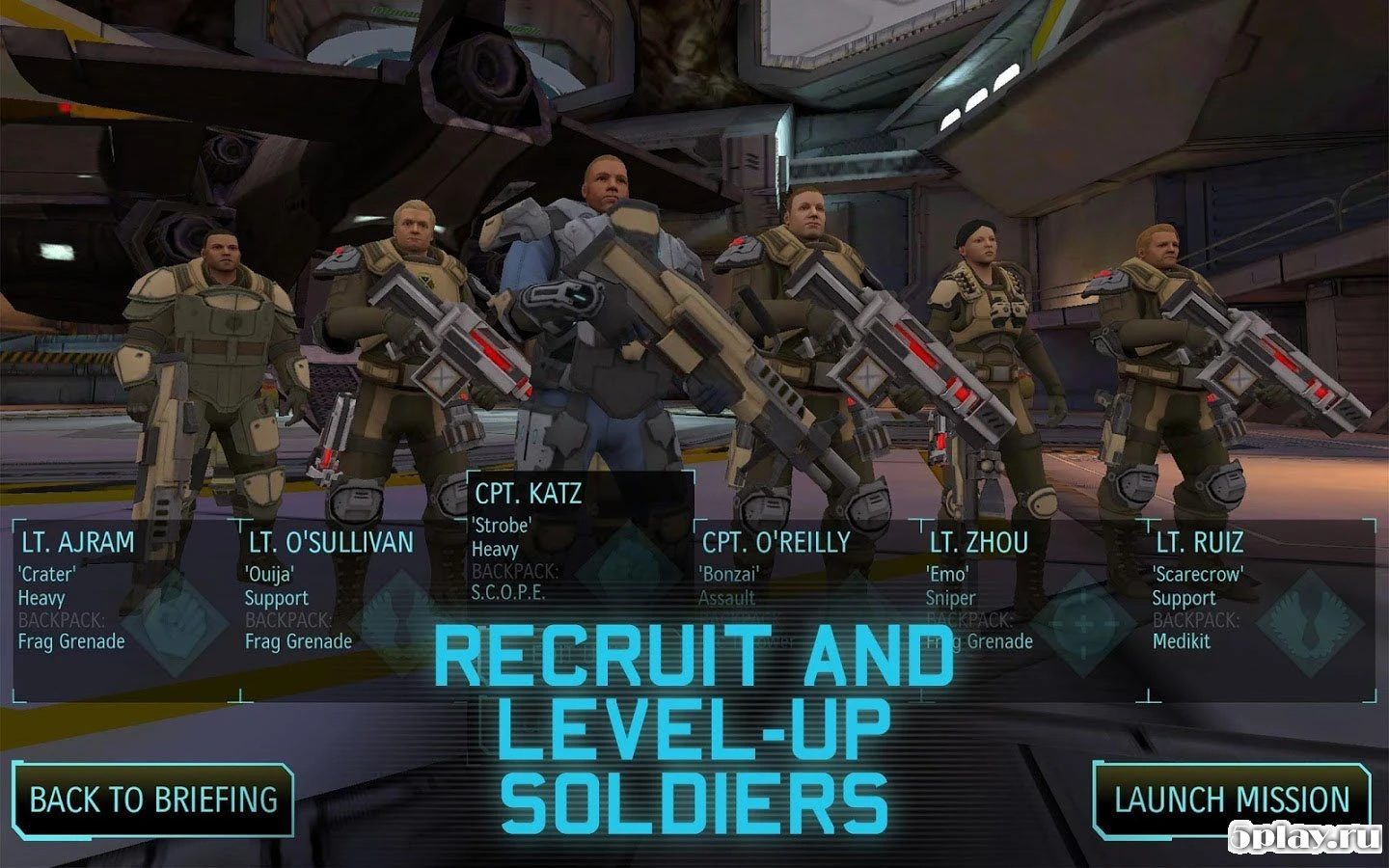
Task: Select LT. AJRAM's name header
Action: (x=77, y=541)
